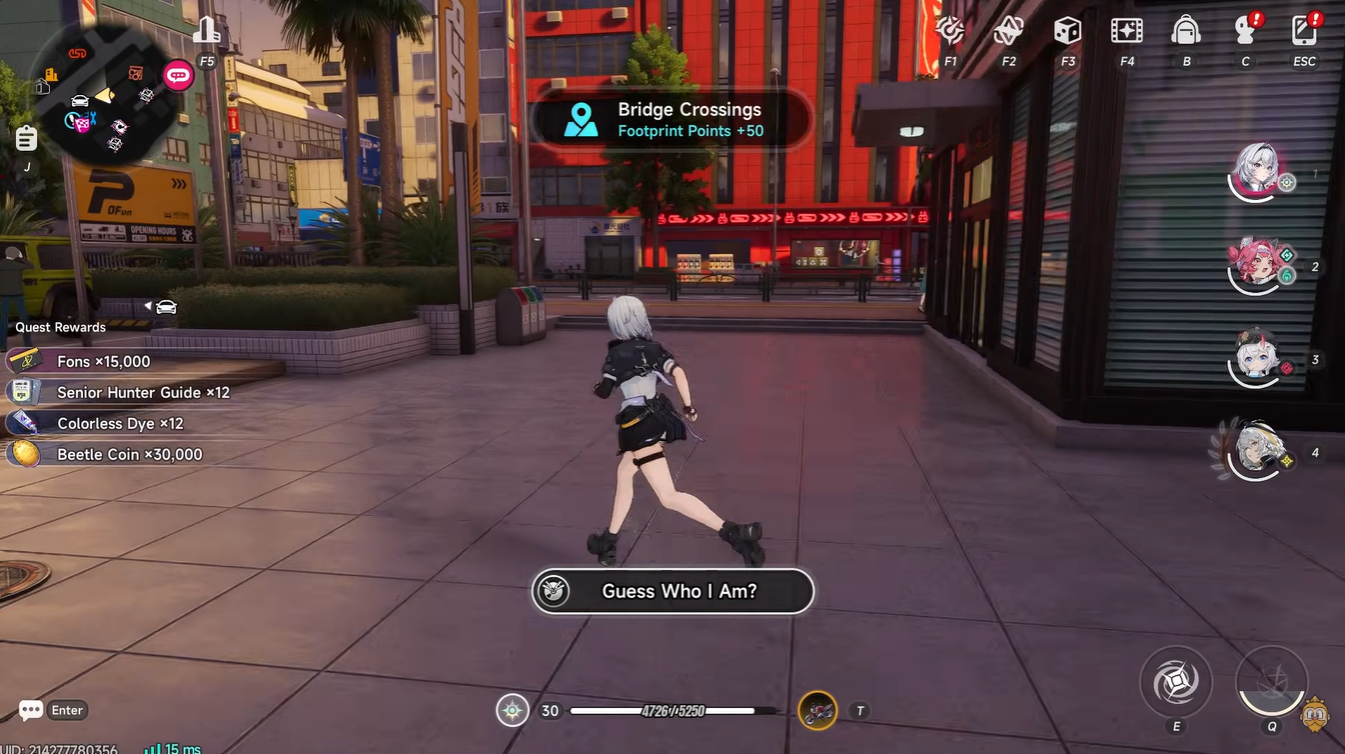Image resolution: width=1345 pixels, height=754 pixels.
Task: Open the phone menu via ESC icon
Action: pyautogui.click(x=1304, y=32)
